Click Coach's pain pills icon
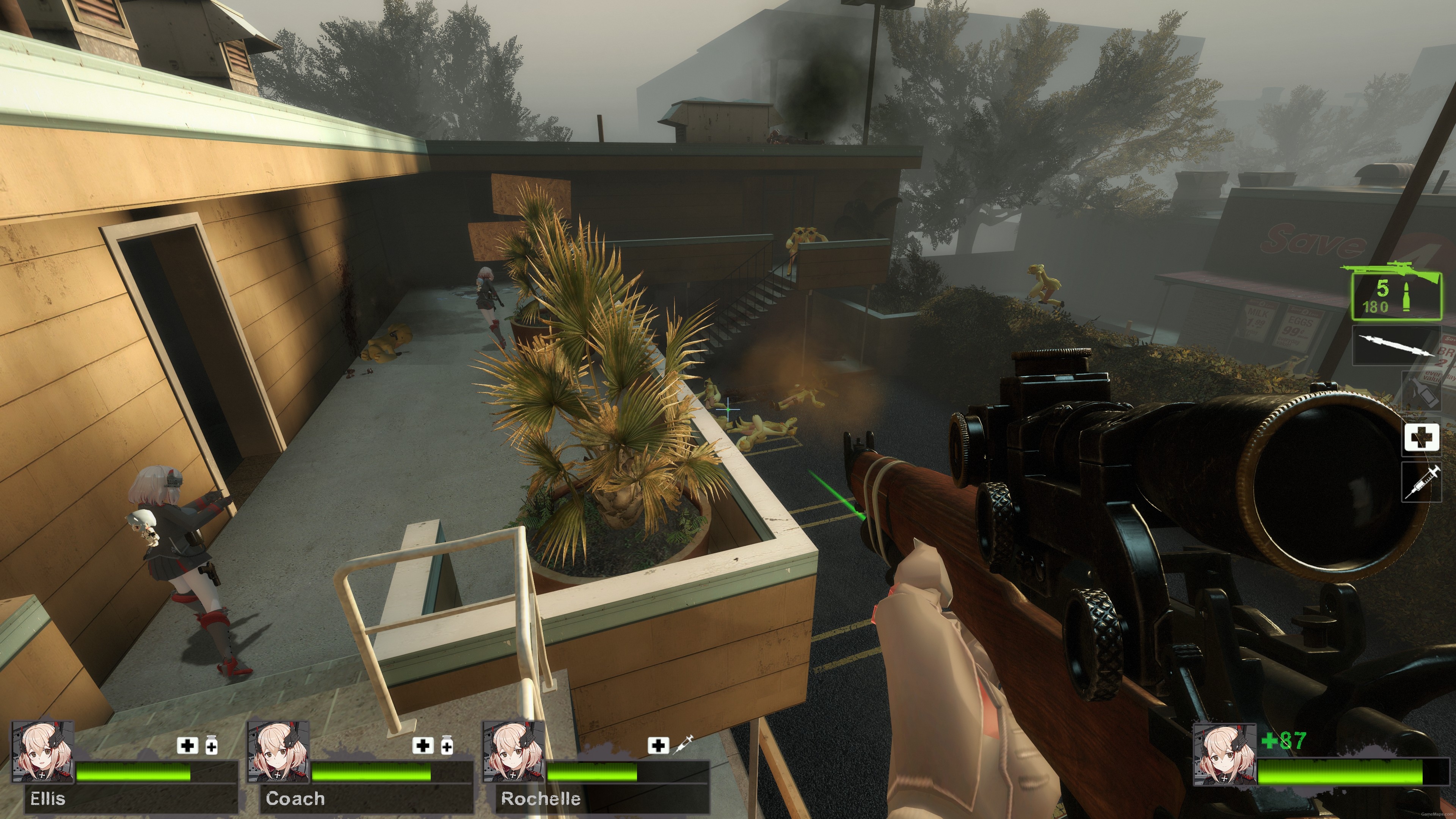 click(x=447, y=746)
